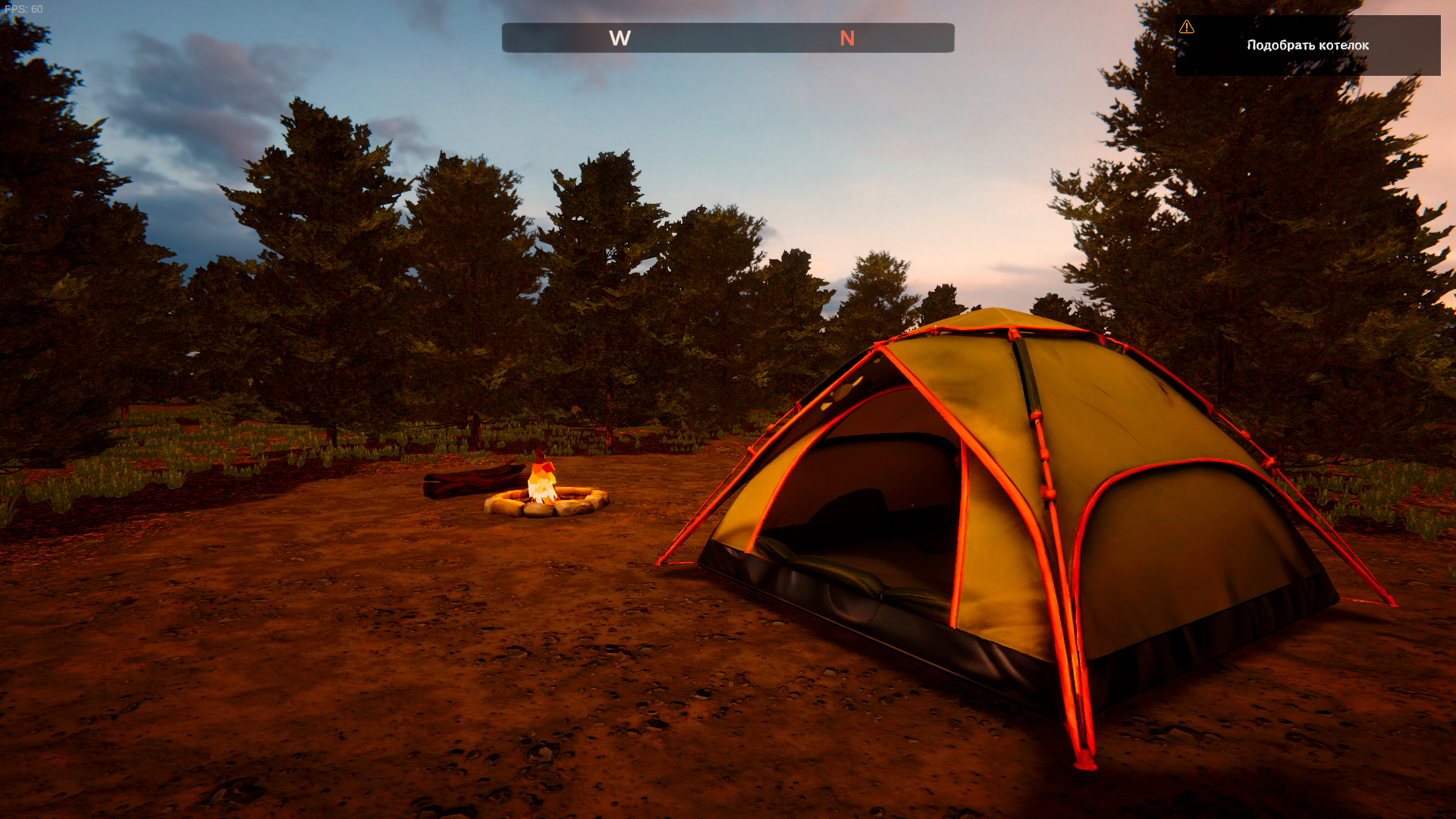Select the yellow warning triangle icon
The image size is (1456, 819).
[1187, 27]
